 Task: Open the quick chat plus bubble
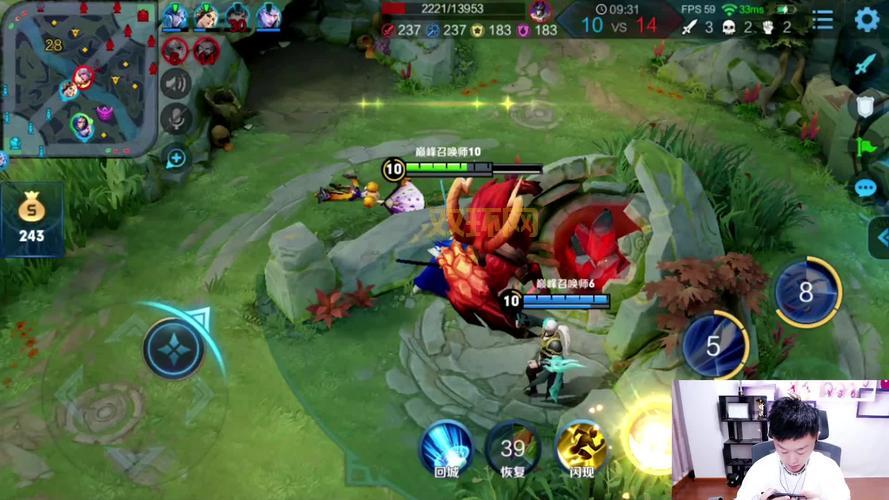pos(176,158)
